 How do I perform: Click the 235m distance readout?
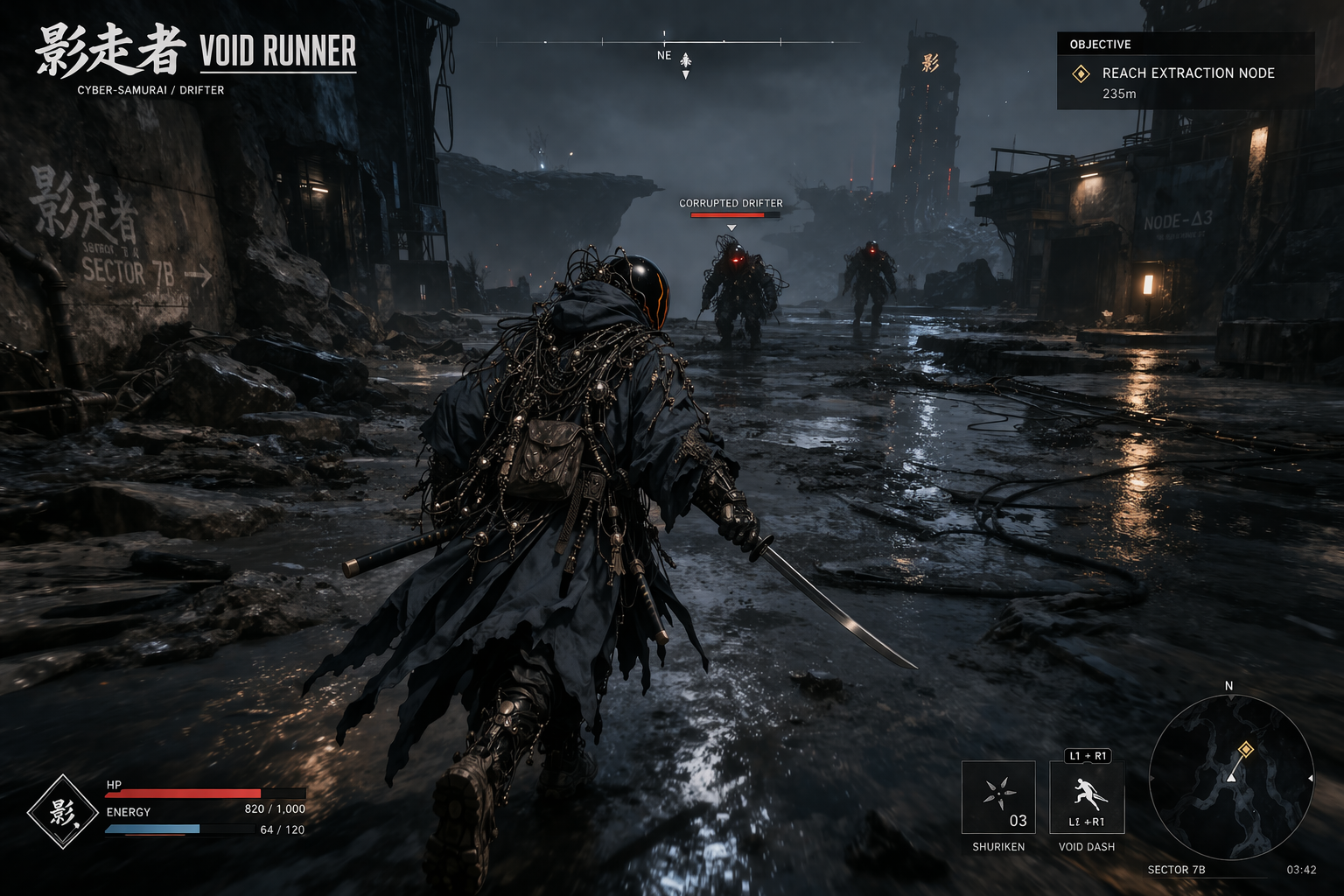[x=1120, y=94]
